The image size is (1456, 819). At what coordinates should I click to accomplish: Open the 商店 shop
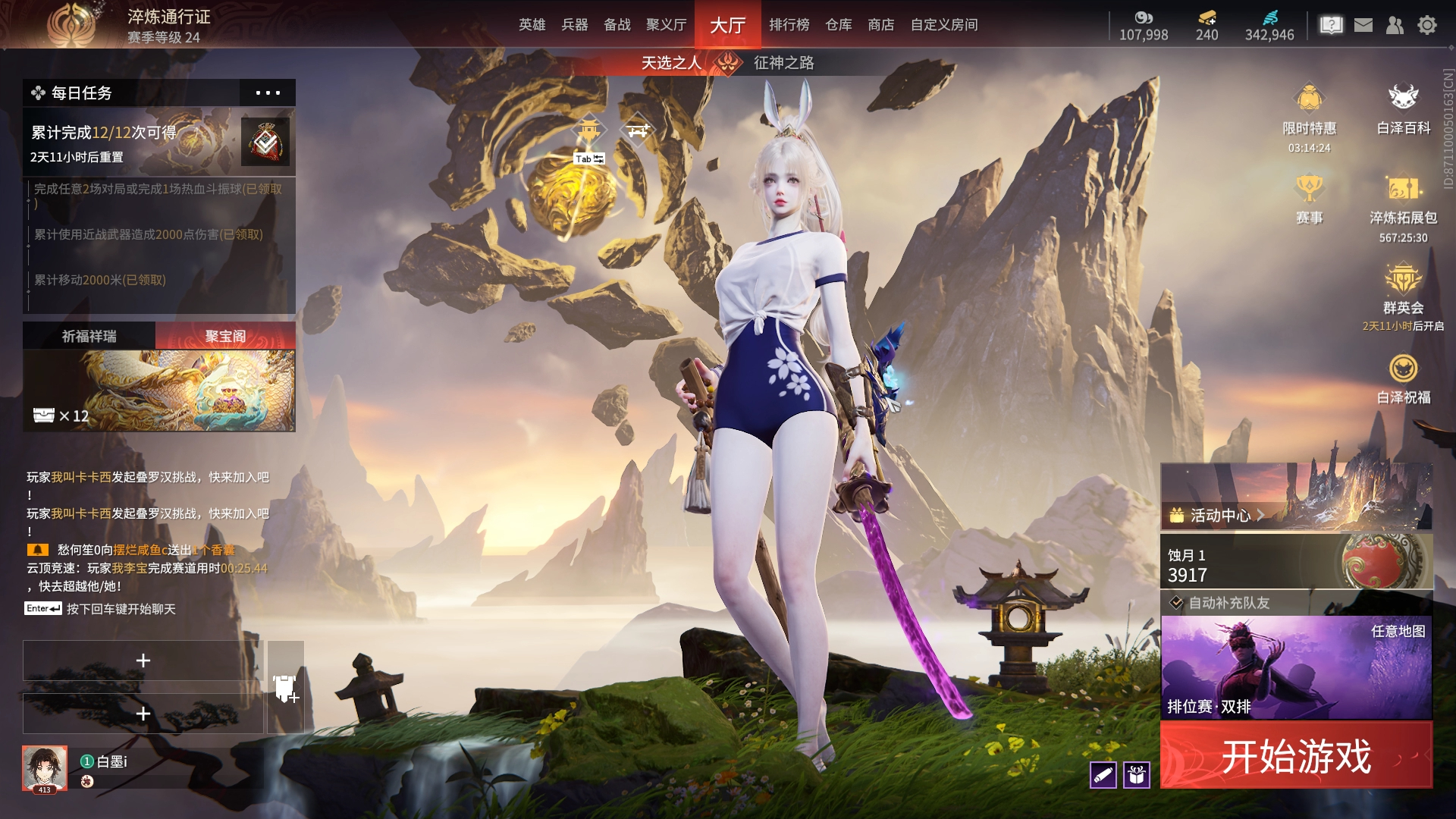click(x=880, y=25)
